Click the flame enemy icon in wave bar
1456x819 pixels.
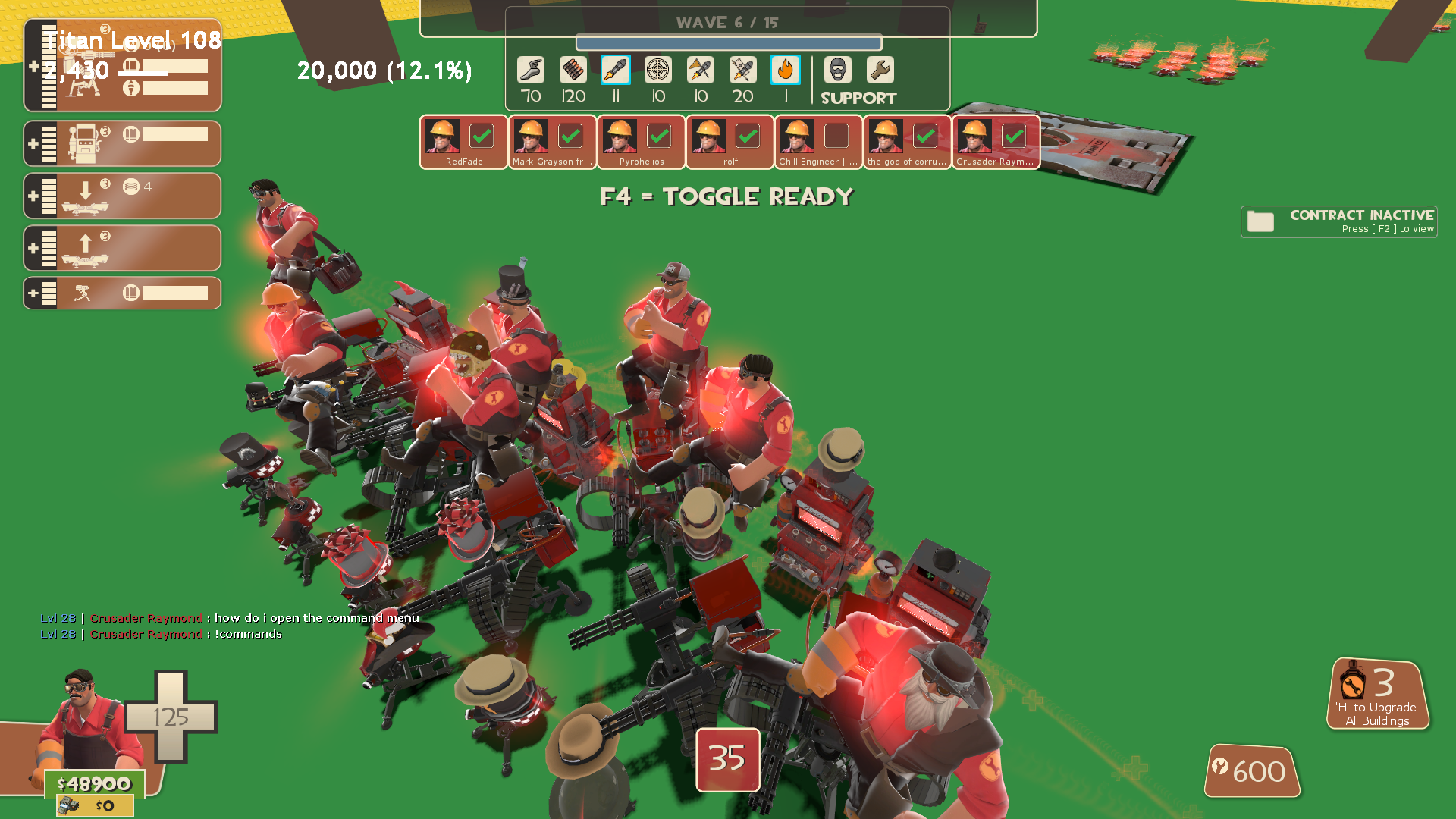click(x=786, y=71)
